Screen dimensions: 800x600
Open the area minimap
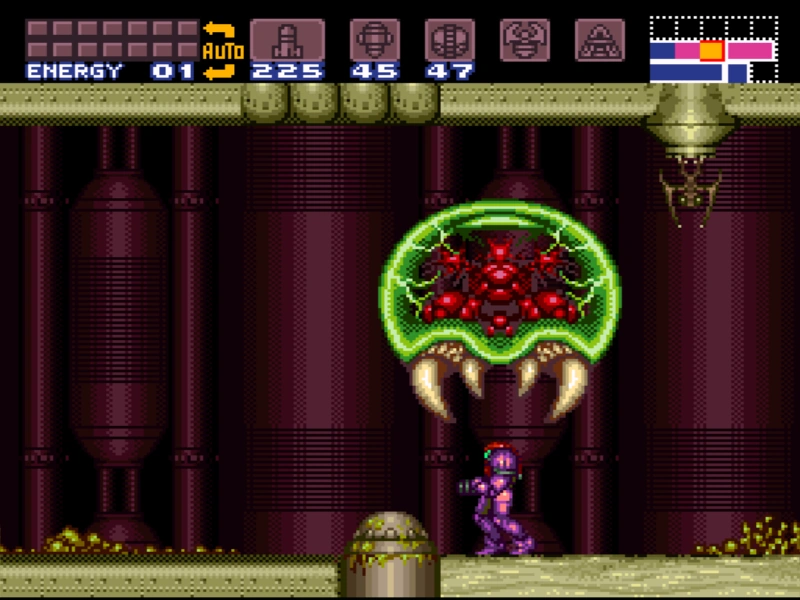[x=712, y=49]
